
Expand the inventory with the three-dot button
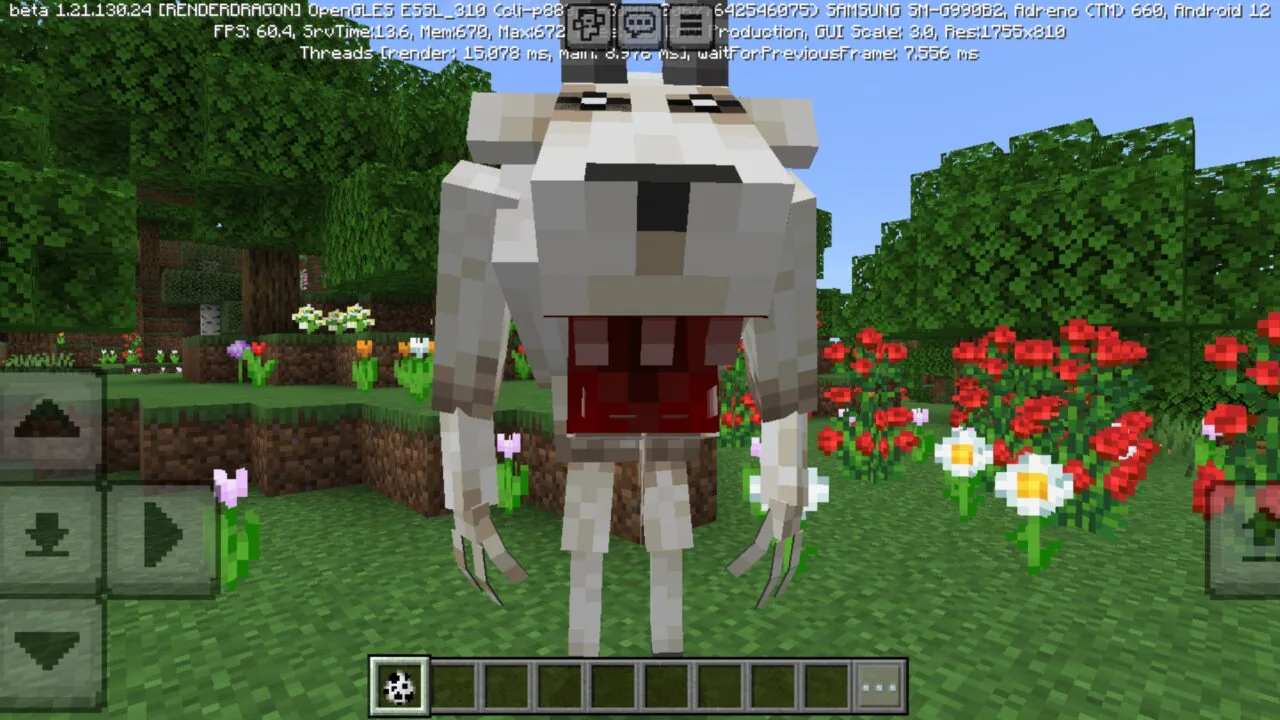point(878,686)
